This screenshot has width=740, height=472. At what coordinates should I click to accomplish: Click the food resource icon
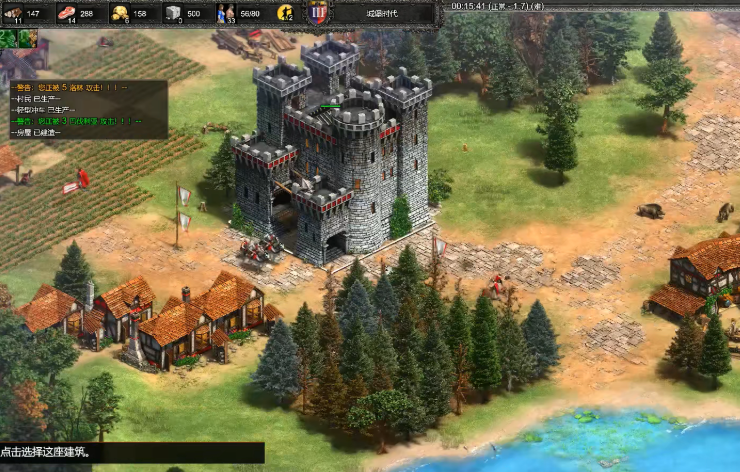tap(67, 13)
